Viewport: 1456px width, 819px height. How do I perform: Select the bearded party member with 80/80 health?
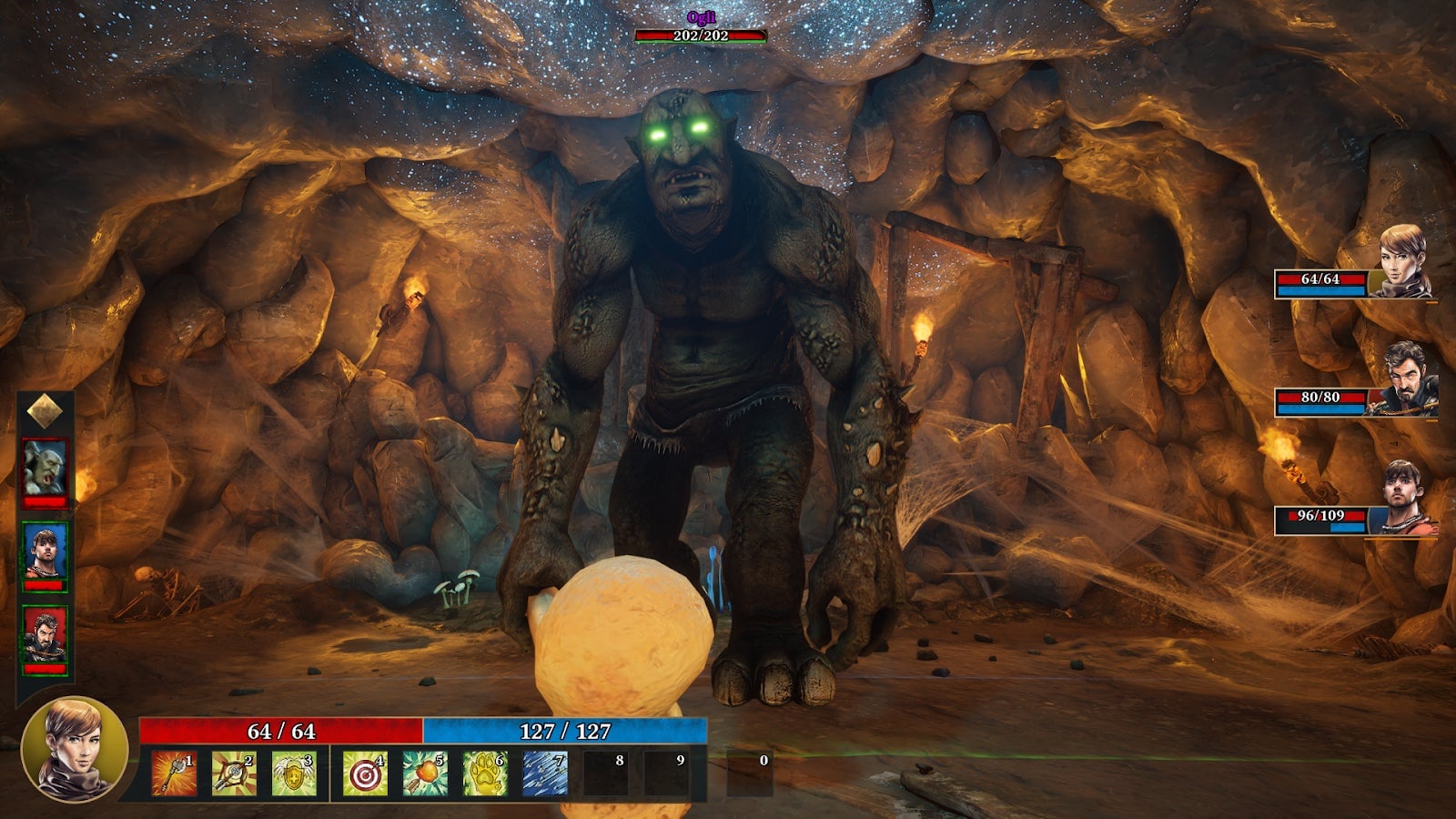coord(1406,379)
